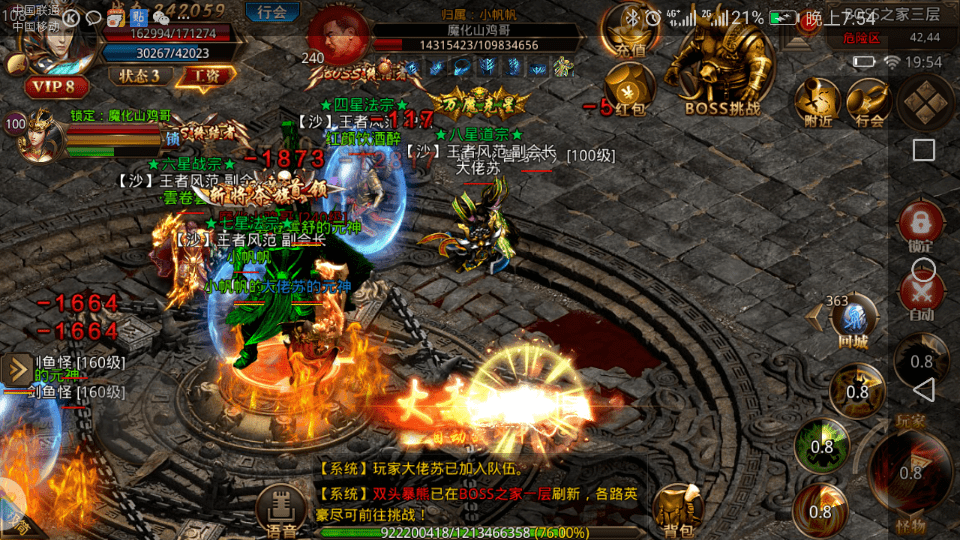
Task: Open the 充值 recharge gold ingot icon
Action: click(x=630, y=30)
